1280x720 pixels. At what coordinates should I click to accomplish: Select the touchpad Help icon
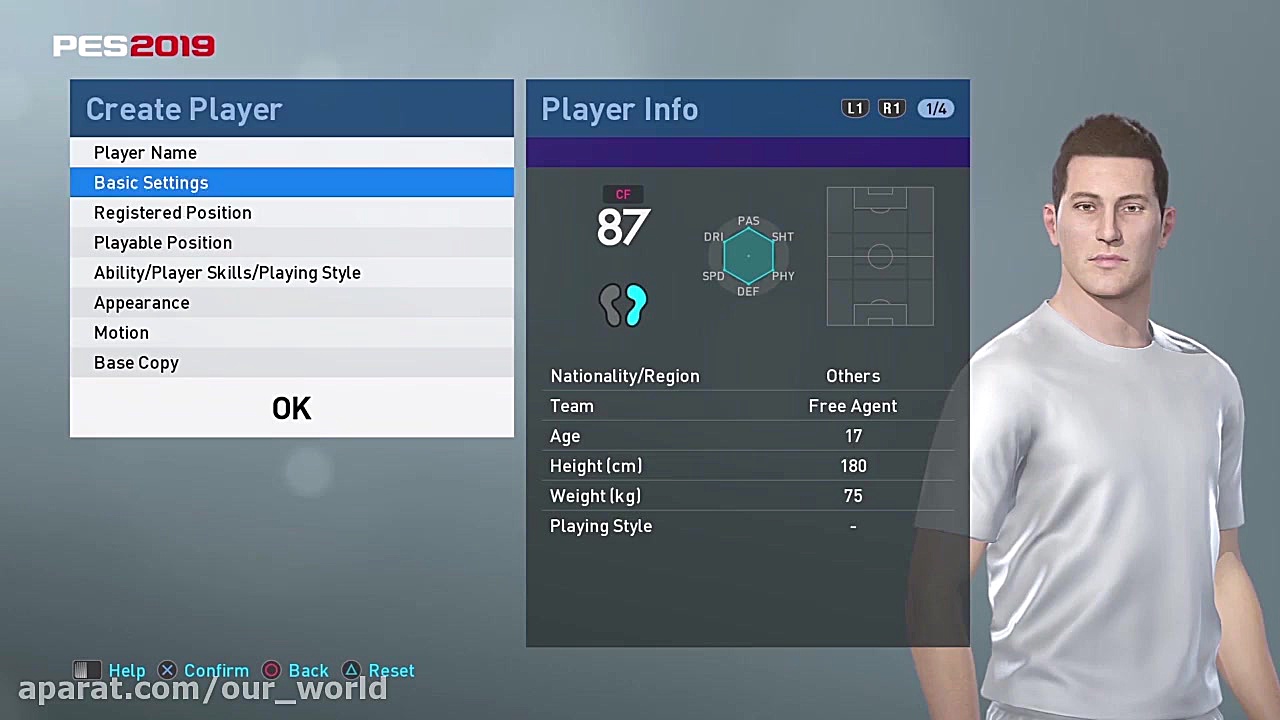pyautogui.click(x=87, y=670)
